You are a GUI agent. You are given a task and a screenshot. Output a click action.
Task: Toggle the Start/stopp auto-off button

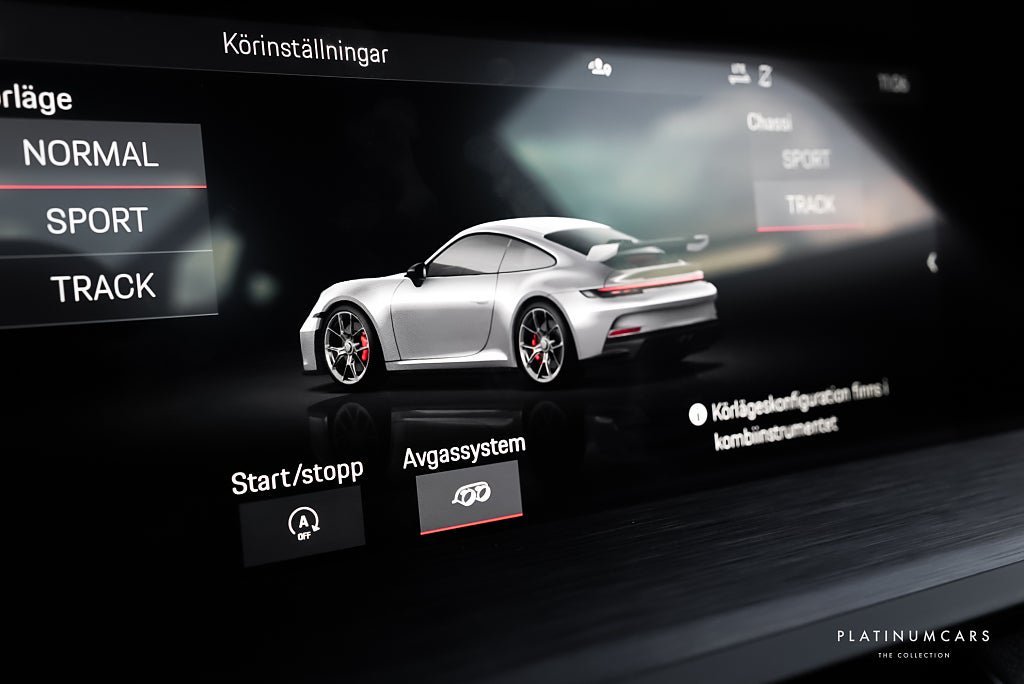pos(300,524)
